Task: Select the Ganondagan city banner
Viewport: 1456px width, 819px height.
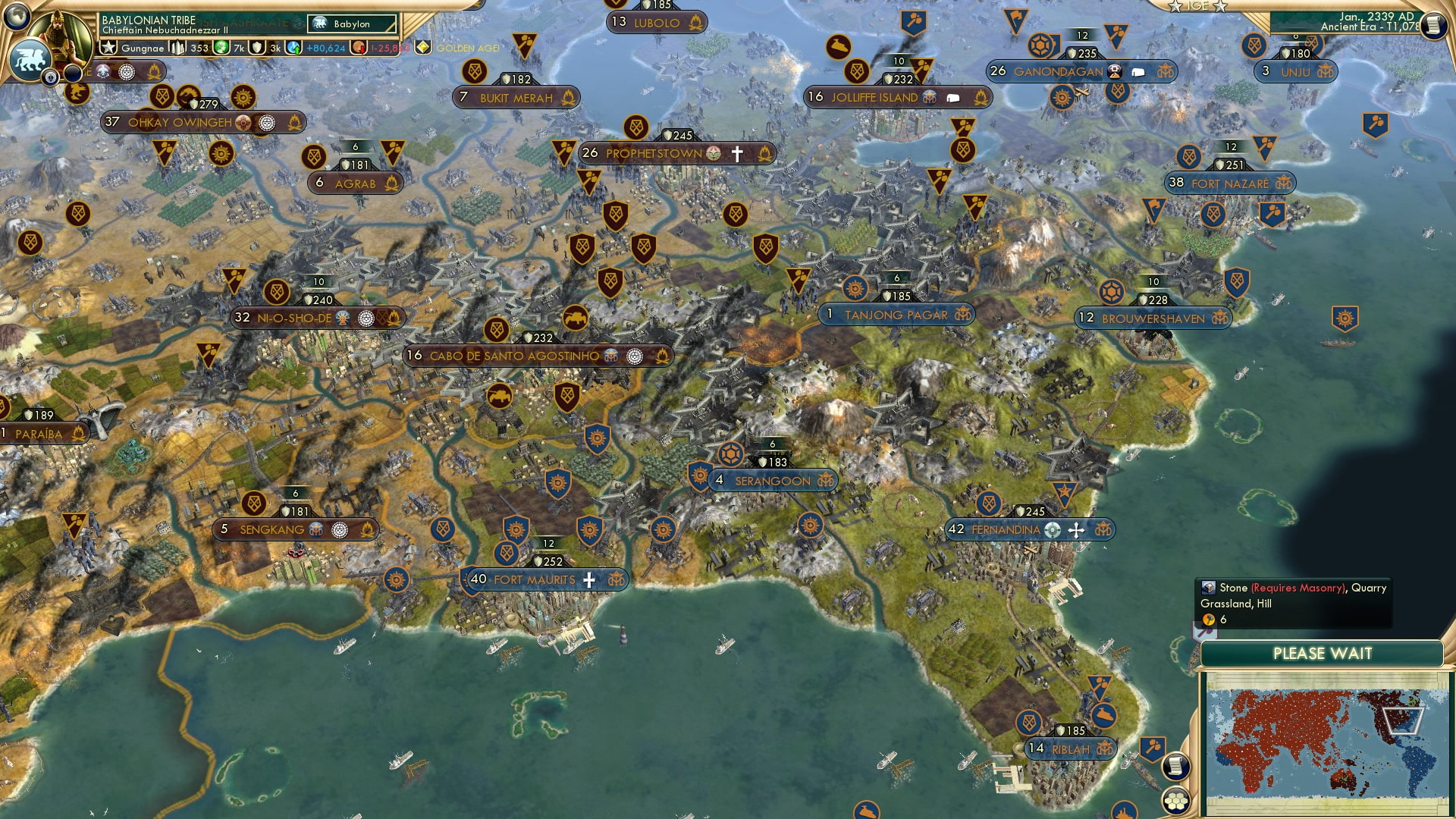Action: (x=1058, y=72)
